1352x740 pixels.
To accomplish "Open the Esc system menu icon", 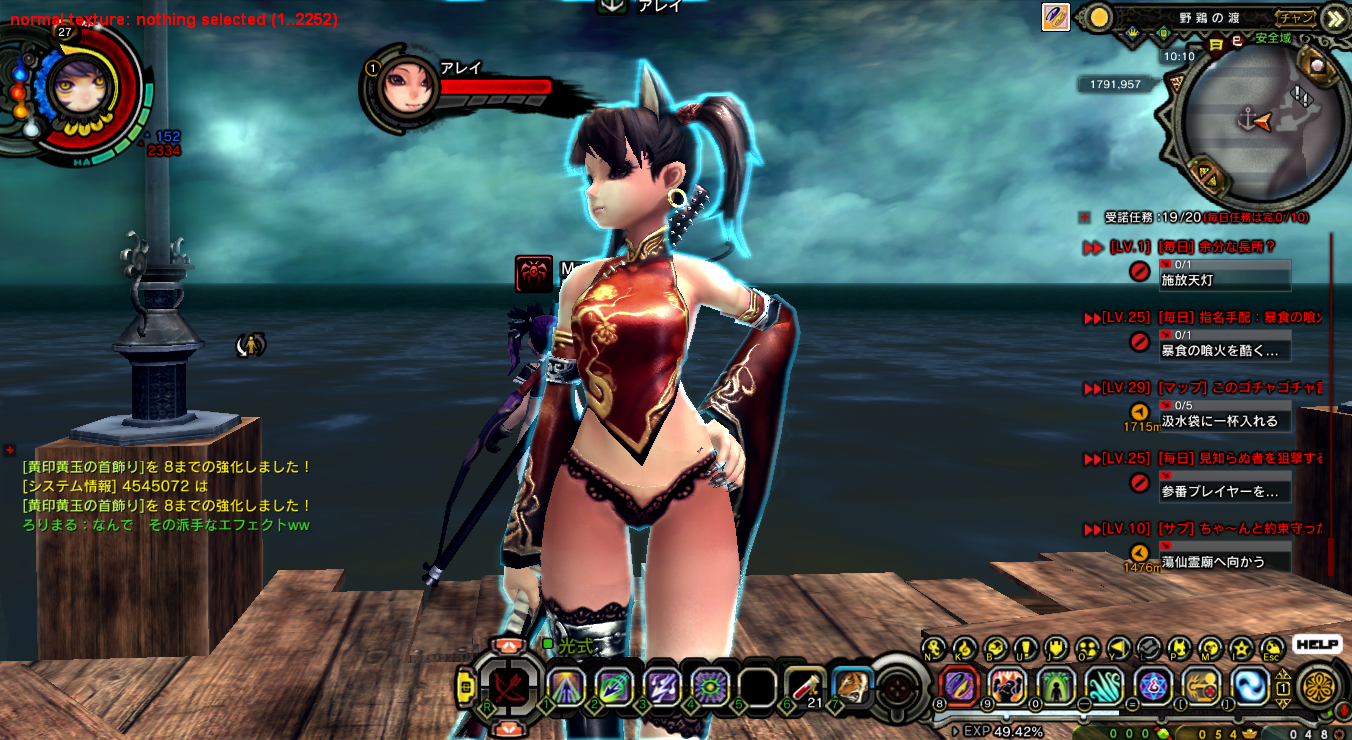I will [1272, 648].
